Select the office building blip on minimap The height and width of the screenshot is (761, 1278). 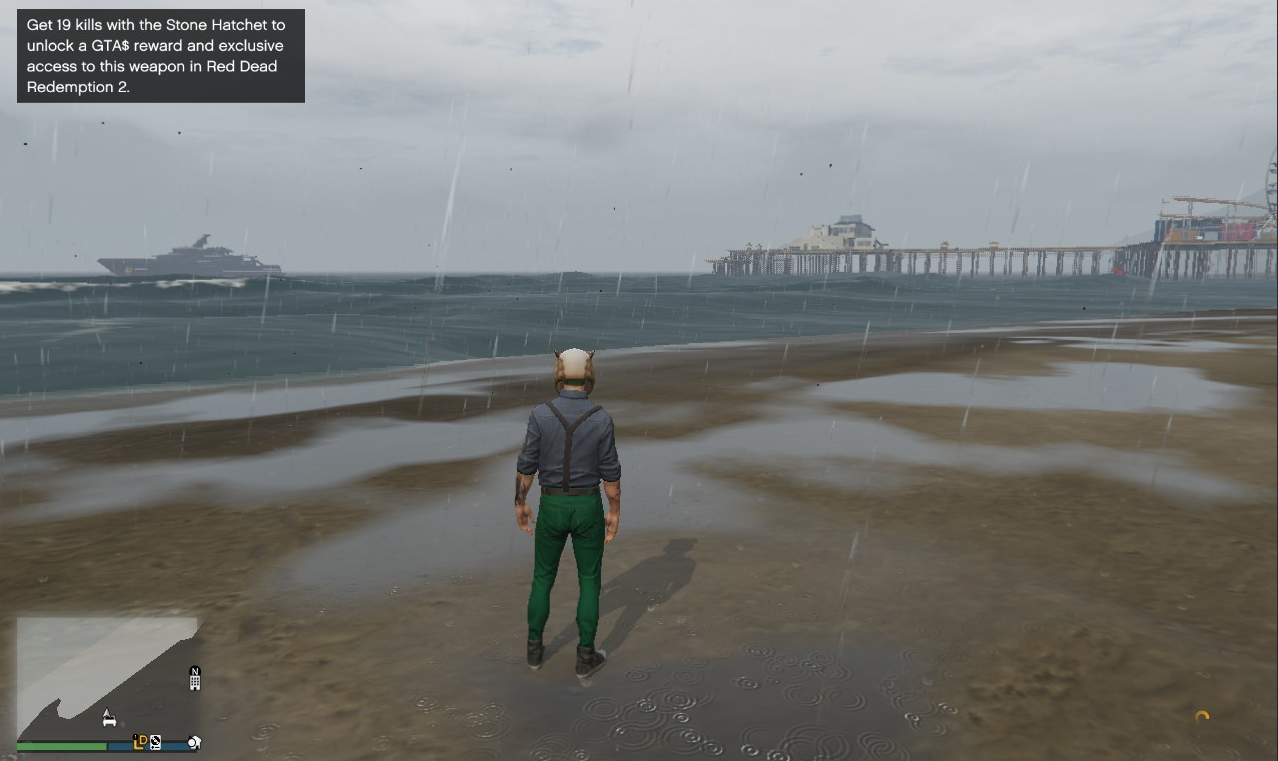coord(195,680)
